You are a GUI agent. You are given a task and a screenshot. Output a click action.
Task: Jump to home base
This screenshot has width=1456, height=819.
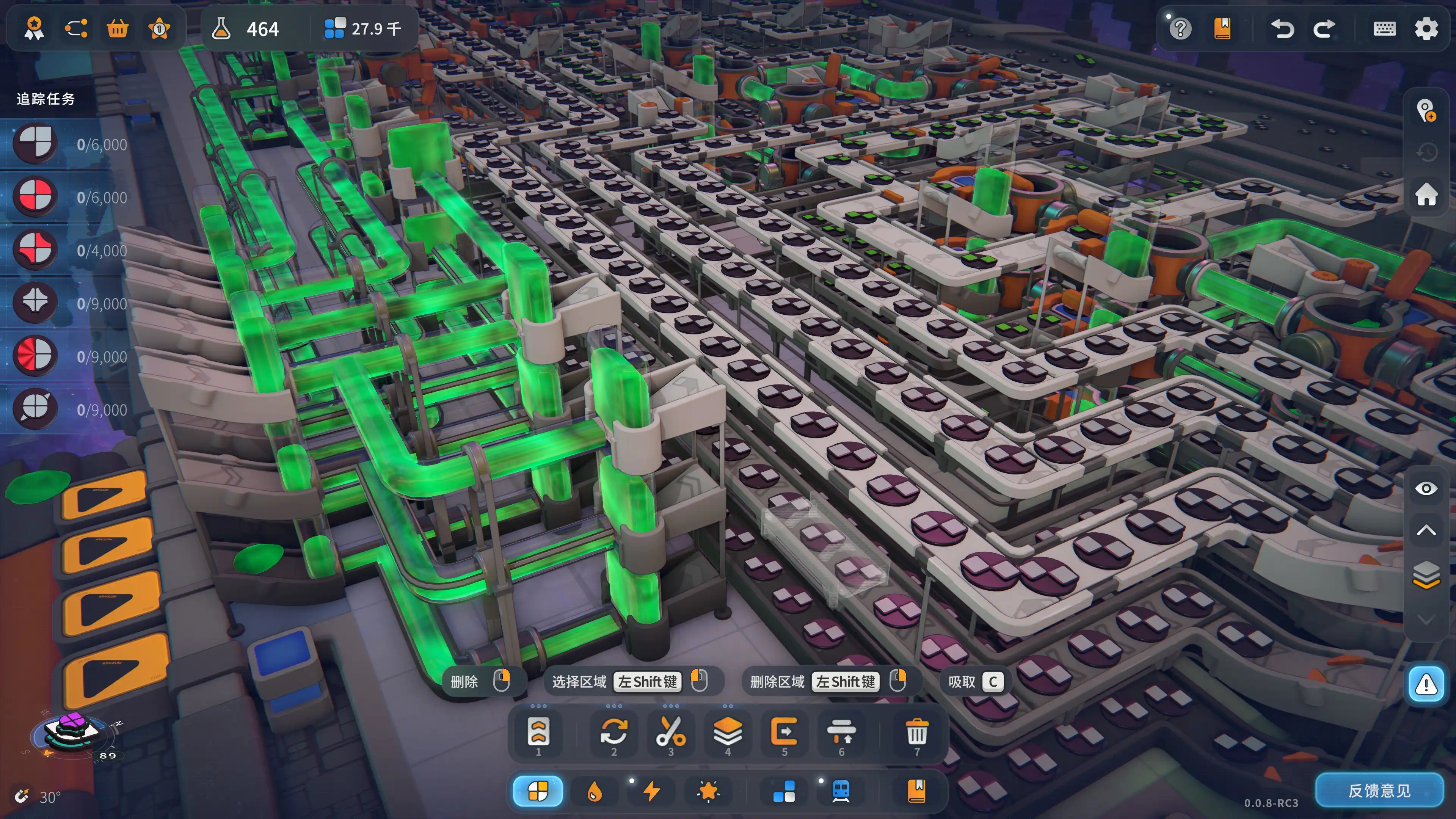[x=1426, y=195]
